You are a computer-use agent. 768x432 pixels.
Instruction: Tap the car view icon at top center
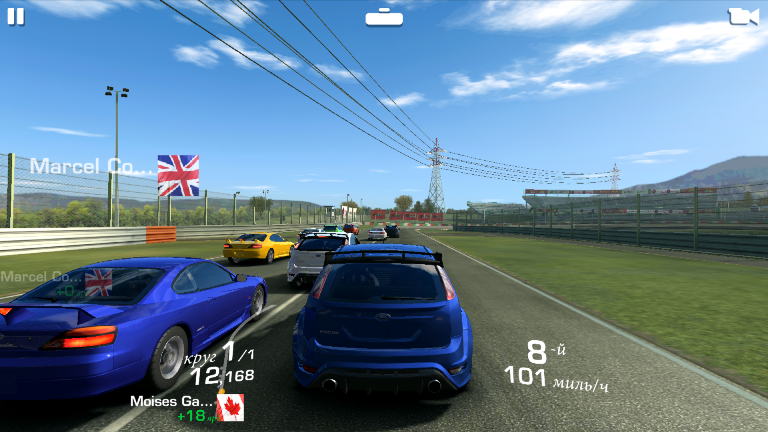(x=384, y=16)
